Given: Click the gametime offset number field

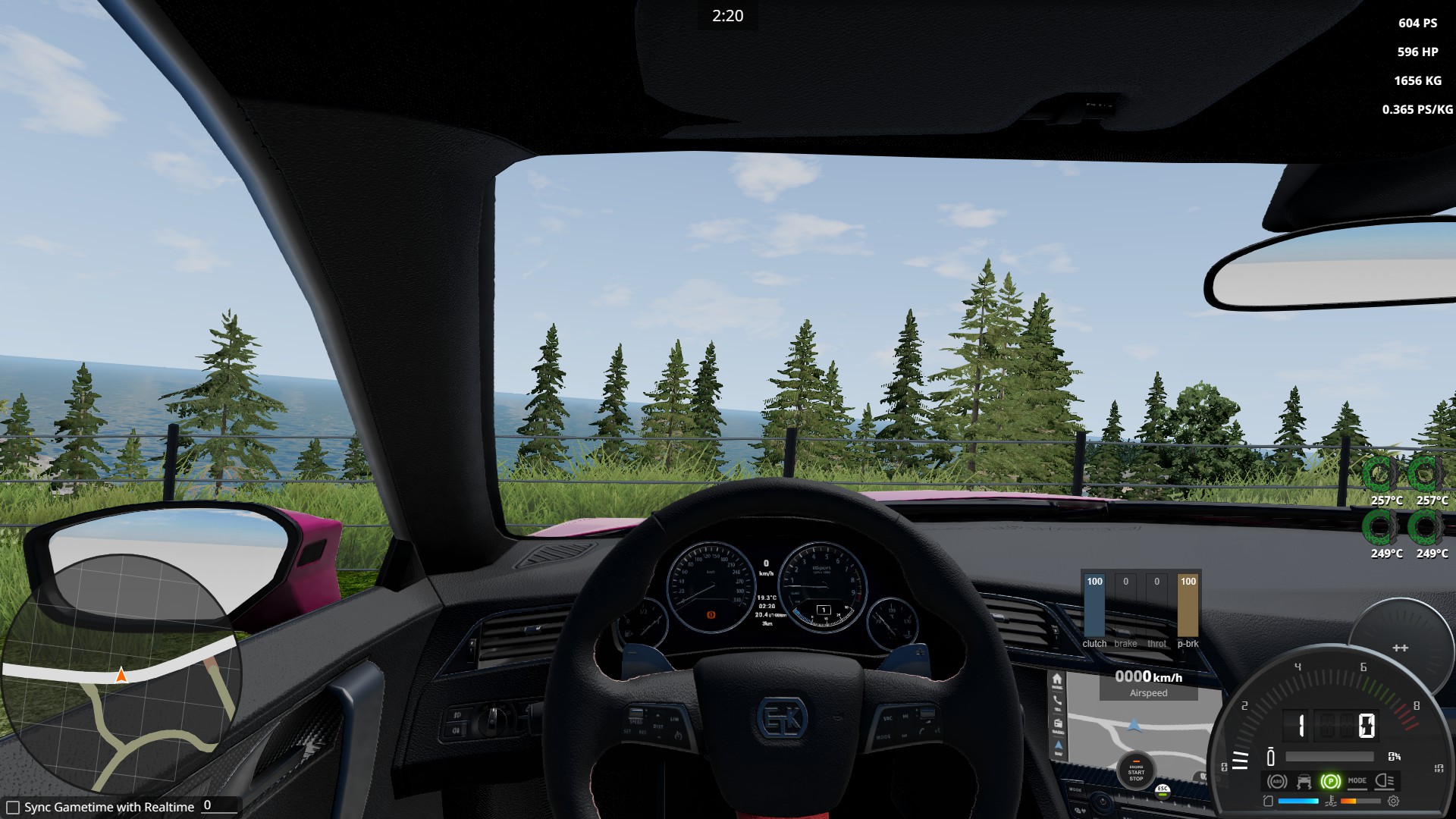Looking at the screenshot, I should coord(220,806).
